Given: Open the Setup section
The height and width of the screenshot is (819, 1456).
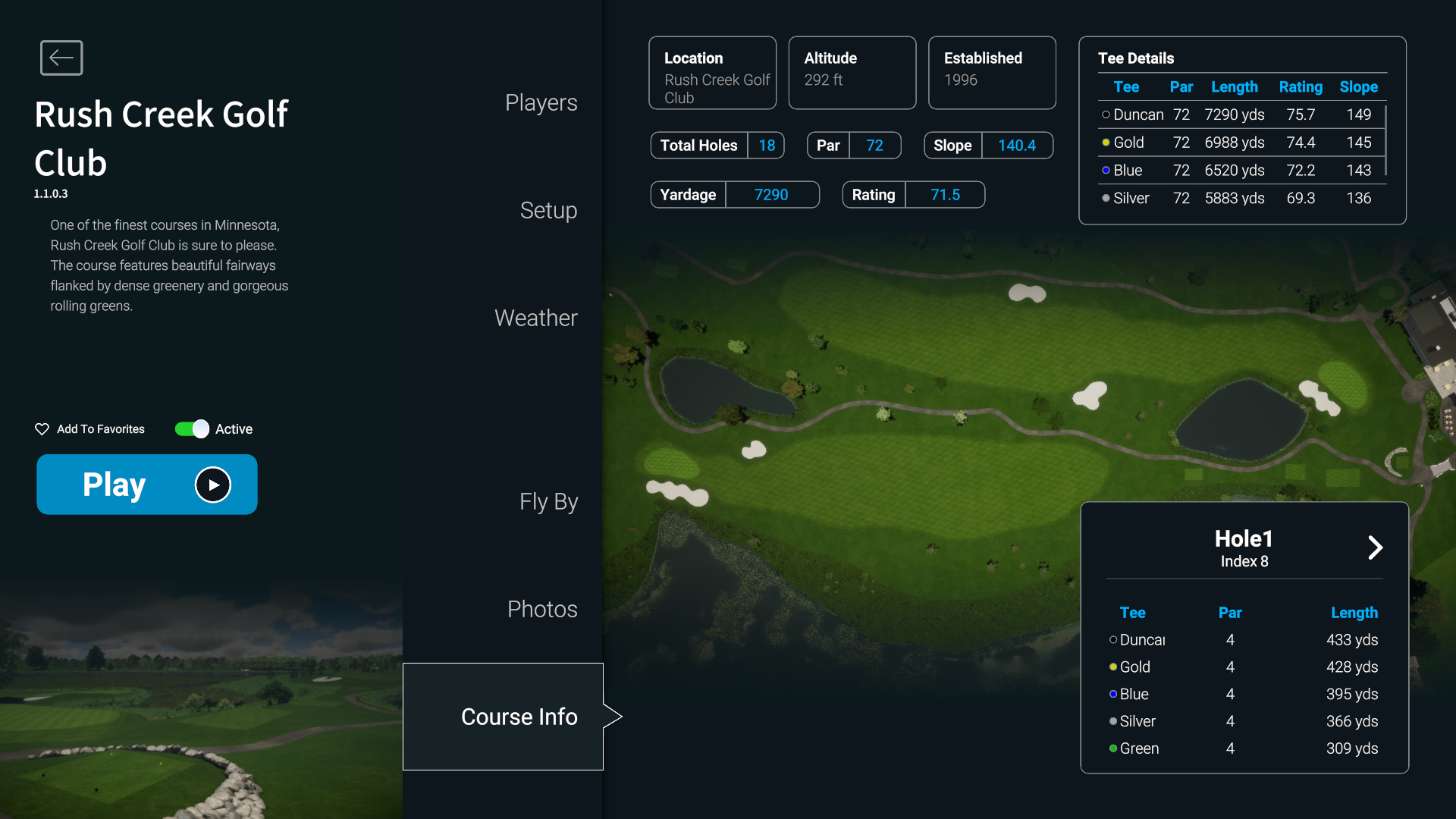Looking at the screenshot, I should point(548,211).
